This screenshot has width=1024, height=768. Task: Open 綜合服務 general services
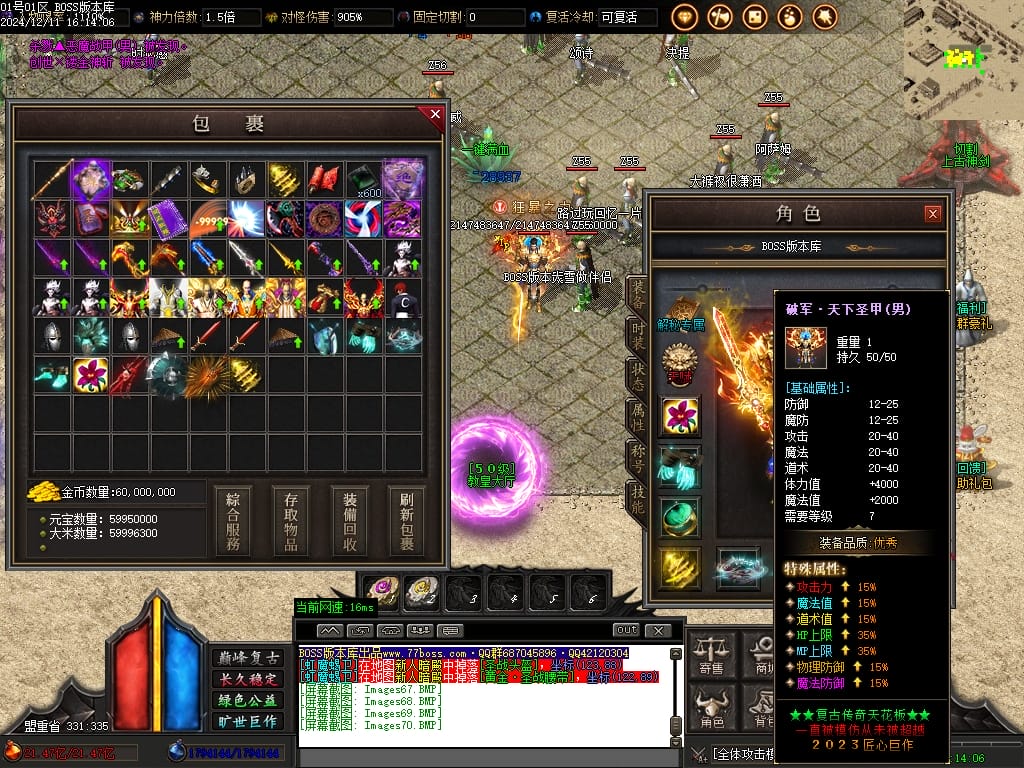pyautogui.click(x=233, y=521)
